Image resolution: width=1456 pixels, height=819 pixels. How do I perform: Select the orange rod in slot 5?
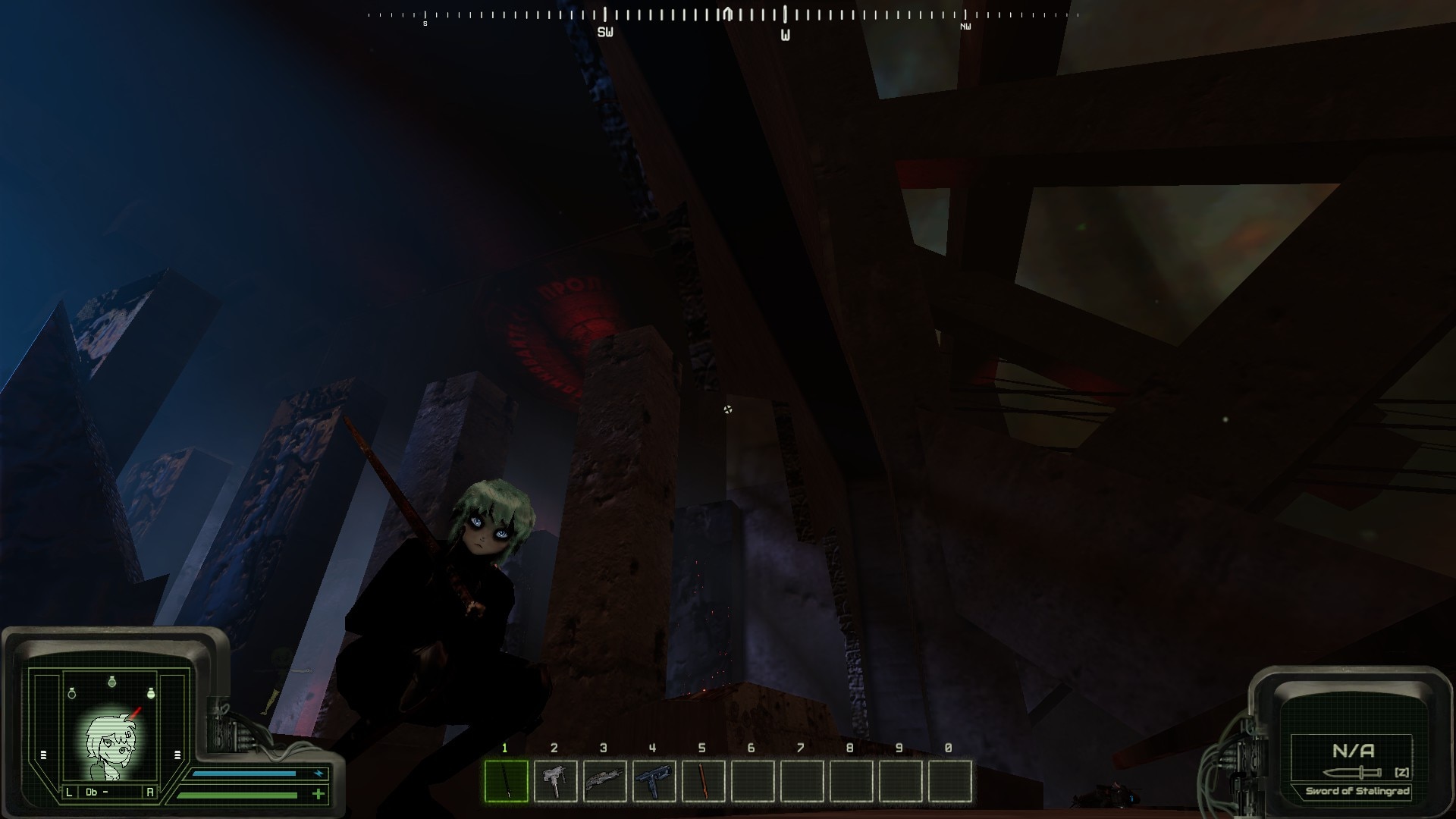tap(703, 780)
